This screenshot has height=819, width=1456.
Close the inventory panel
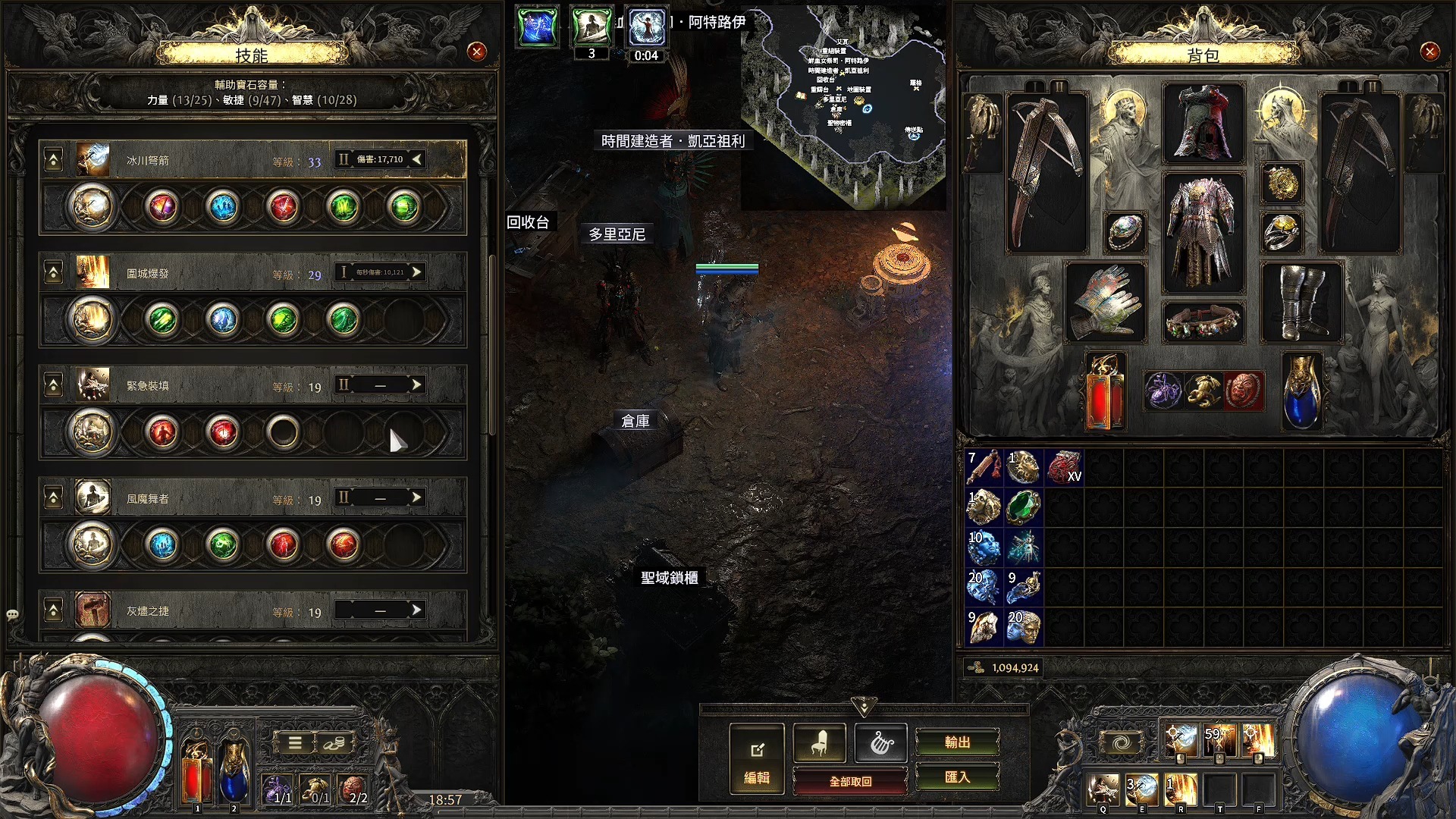tap(1429, 52)
